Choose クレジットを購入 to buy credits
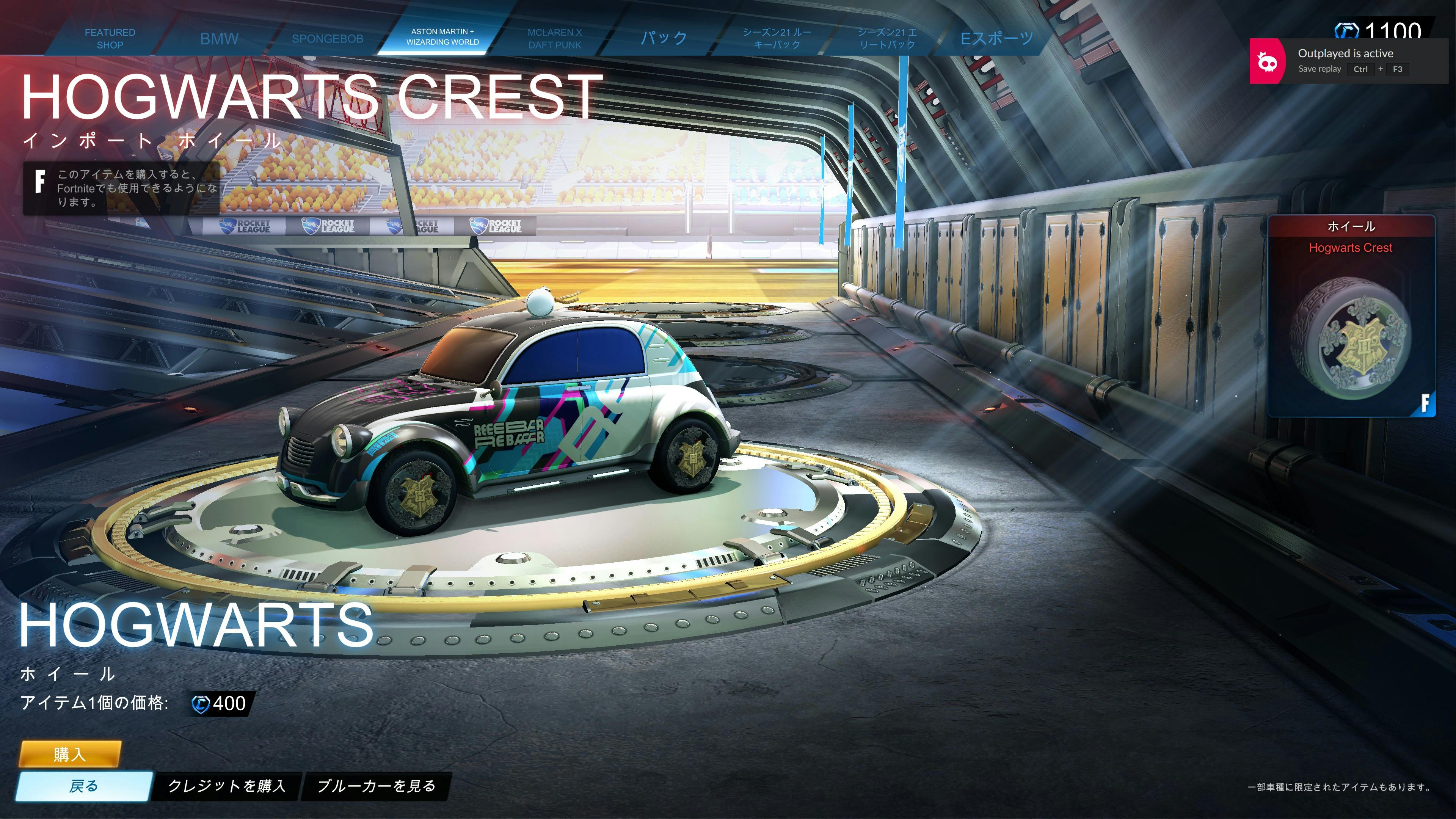The image size is (1456, 819). [227, 786]
